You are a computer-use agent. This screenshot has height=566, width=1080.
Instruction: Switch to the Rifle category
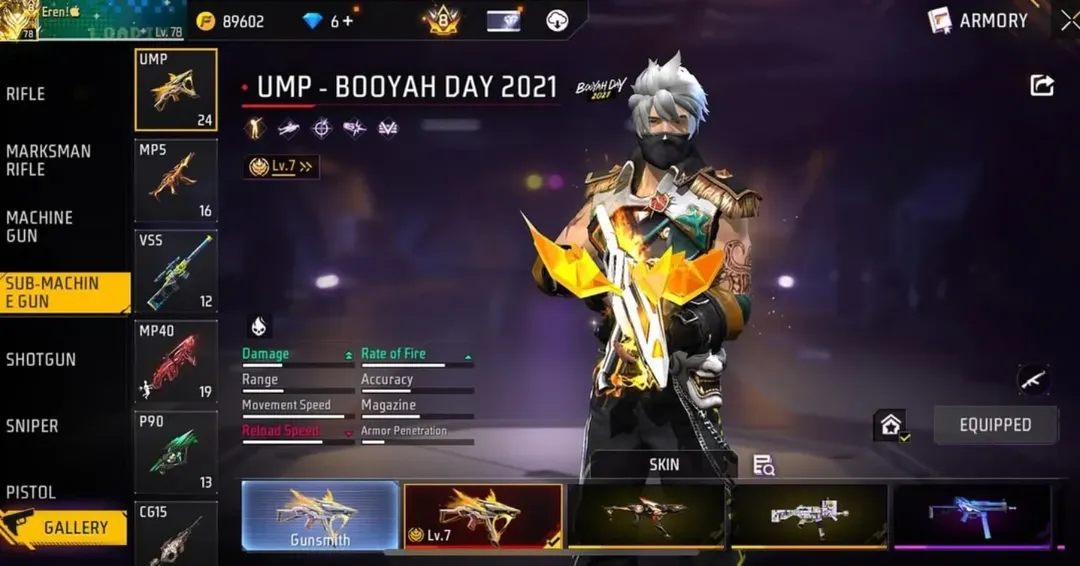click(x=27, y=94)
